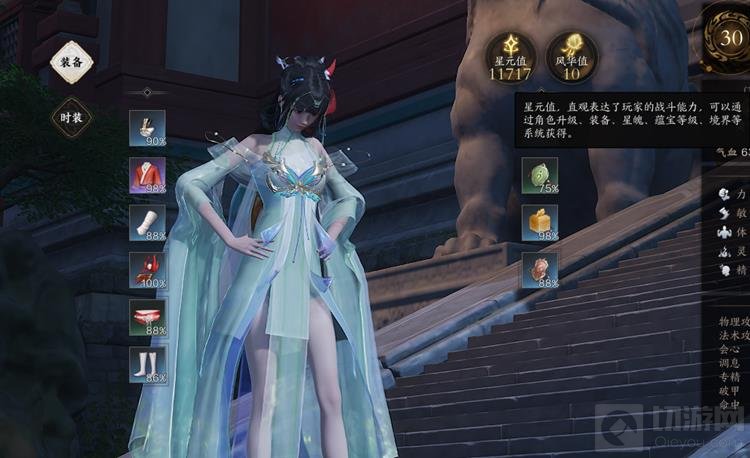Switch to the 时装 fashion tab
The image size is (750, 458).
pyautogui.click(x=72, y=117)
